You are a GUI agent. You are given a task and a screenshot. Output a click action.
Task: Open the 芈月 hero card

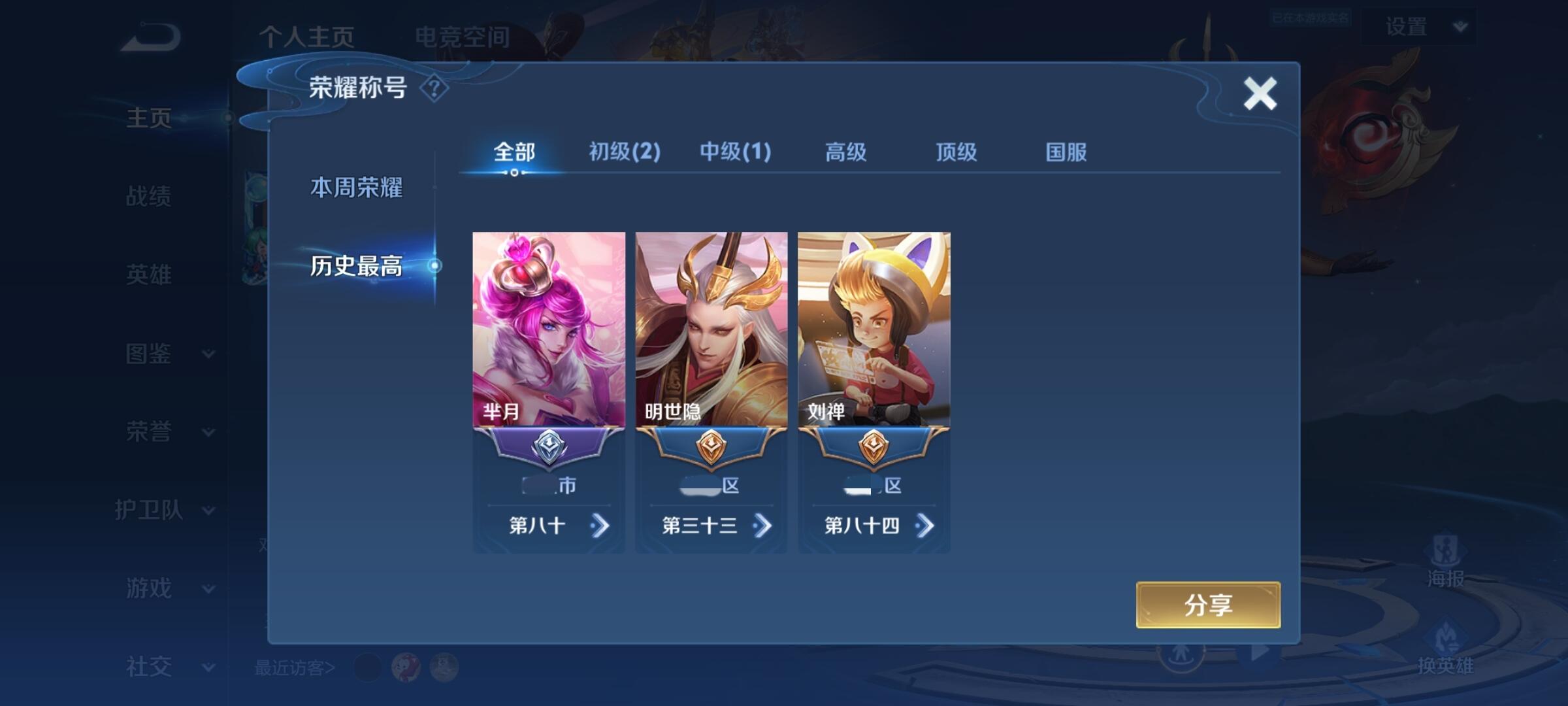pyautogui.click(x=549, y=329)
